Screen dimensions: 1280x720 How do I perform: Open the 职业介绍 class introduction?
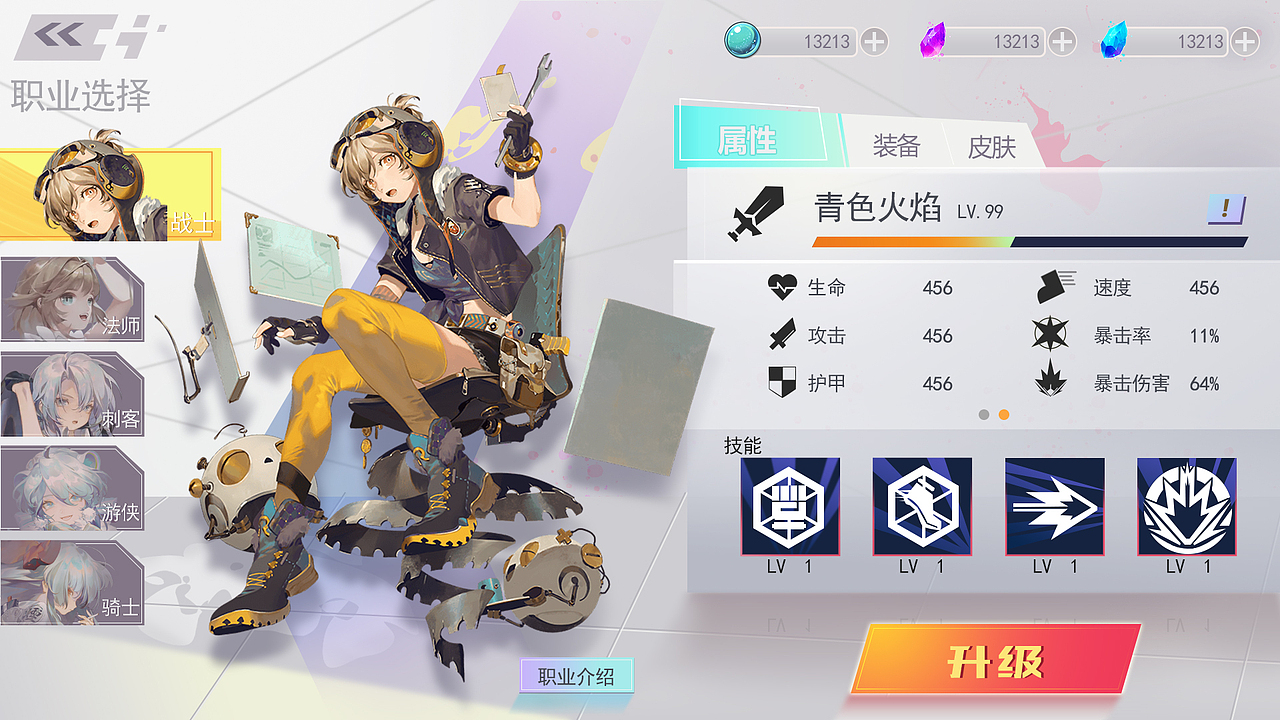[577, 676]
